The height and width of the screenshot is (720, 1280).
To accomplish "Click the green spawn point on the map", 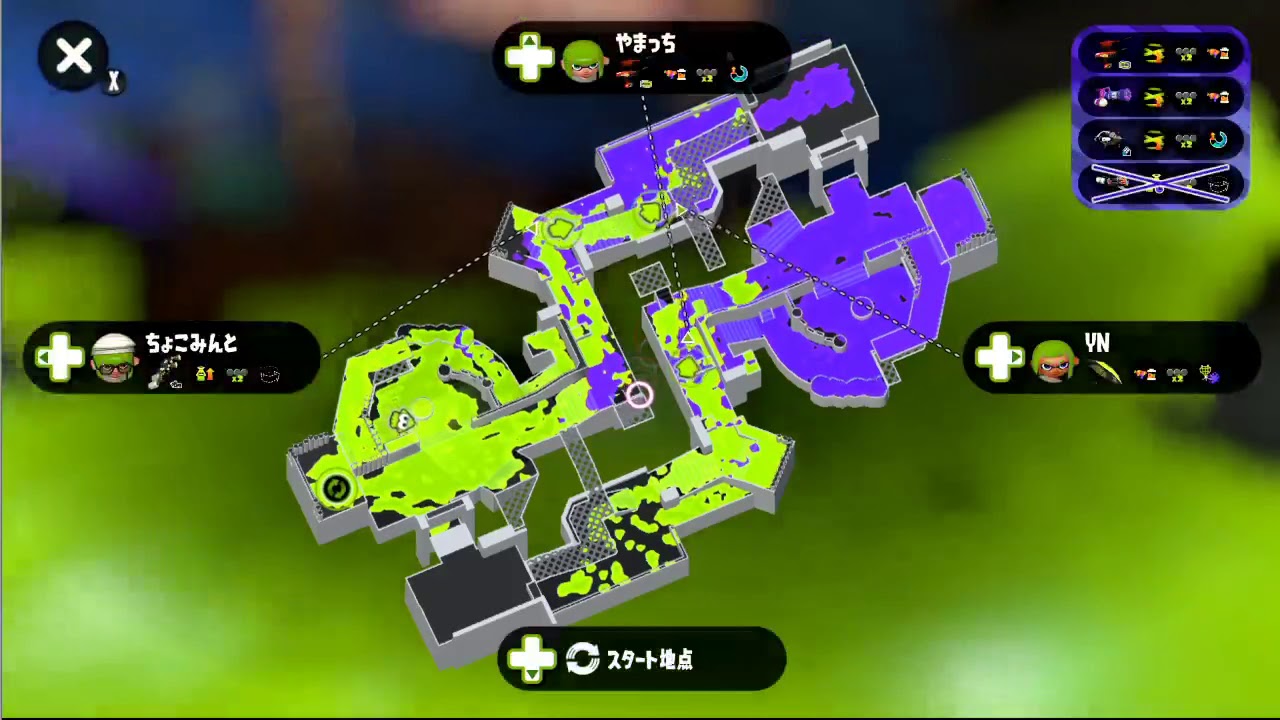I will 336,488.
